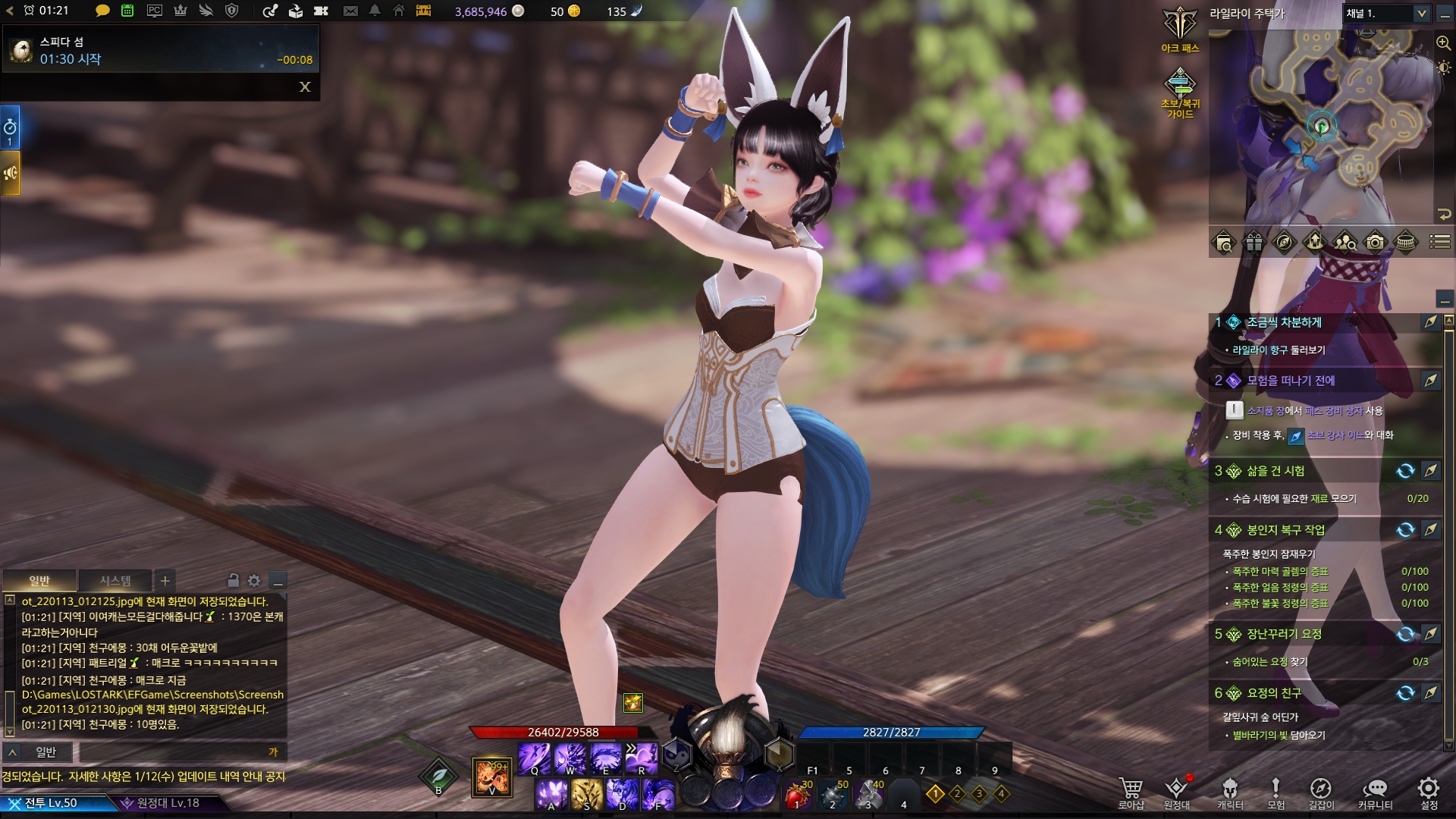Open the 아크 패스 menu
This screenshot has height=819, width=1456.
[x=1180, y=29]
